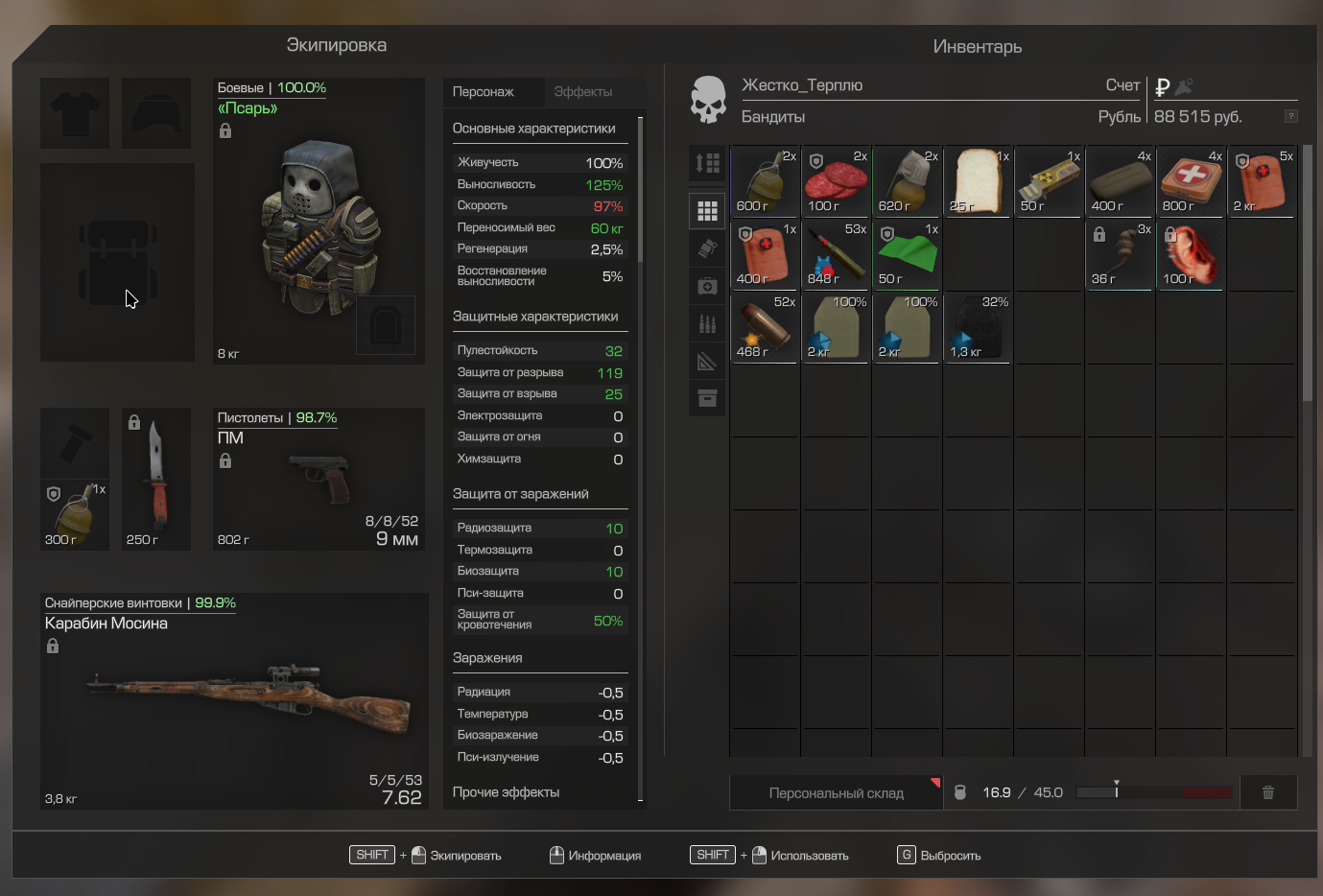Select the equipped bayonet knife slot
The height and width of the screenshot is (896, 1323).
(156, 479)
